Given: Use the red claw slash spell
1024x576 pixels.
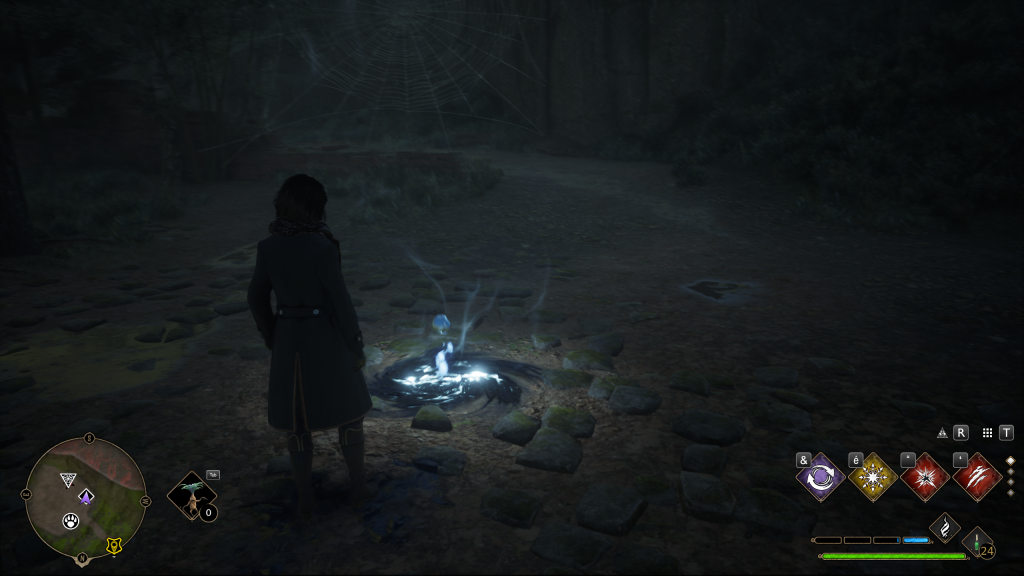Looking at the screenshot, I should [x=977, y=477].
